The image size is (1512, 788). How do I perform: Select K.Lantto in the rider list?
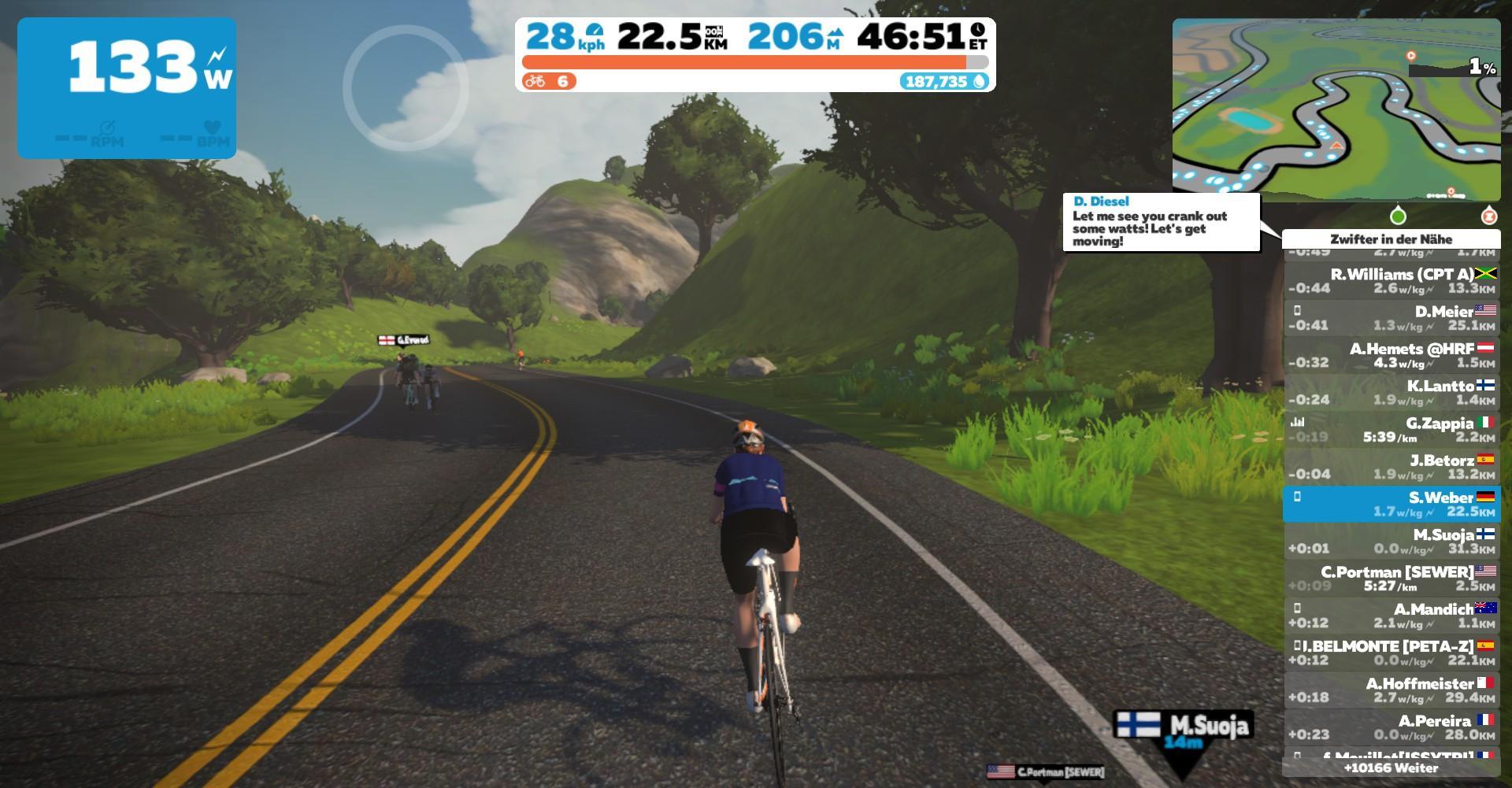[x=1391, y=392]
